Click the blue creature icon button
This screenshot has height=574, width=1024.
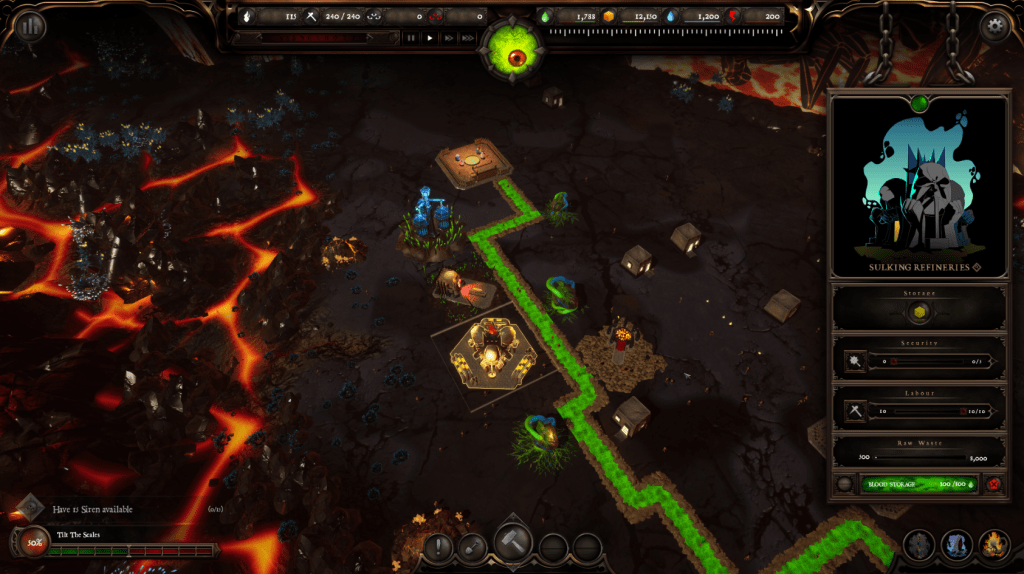(956, 546)
